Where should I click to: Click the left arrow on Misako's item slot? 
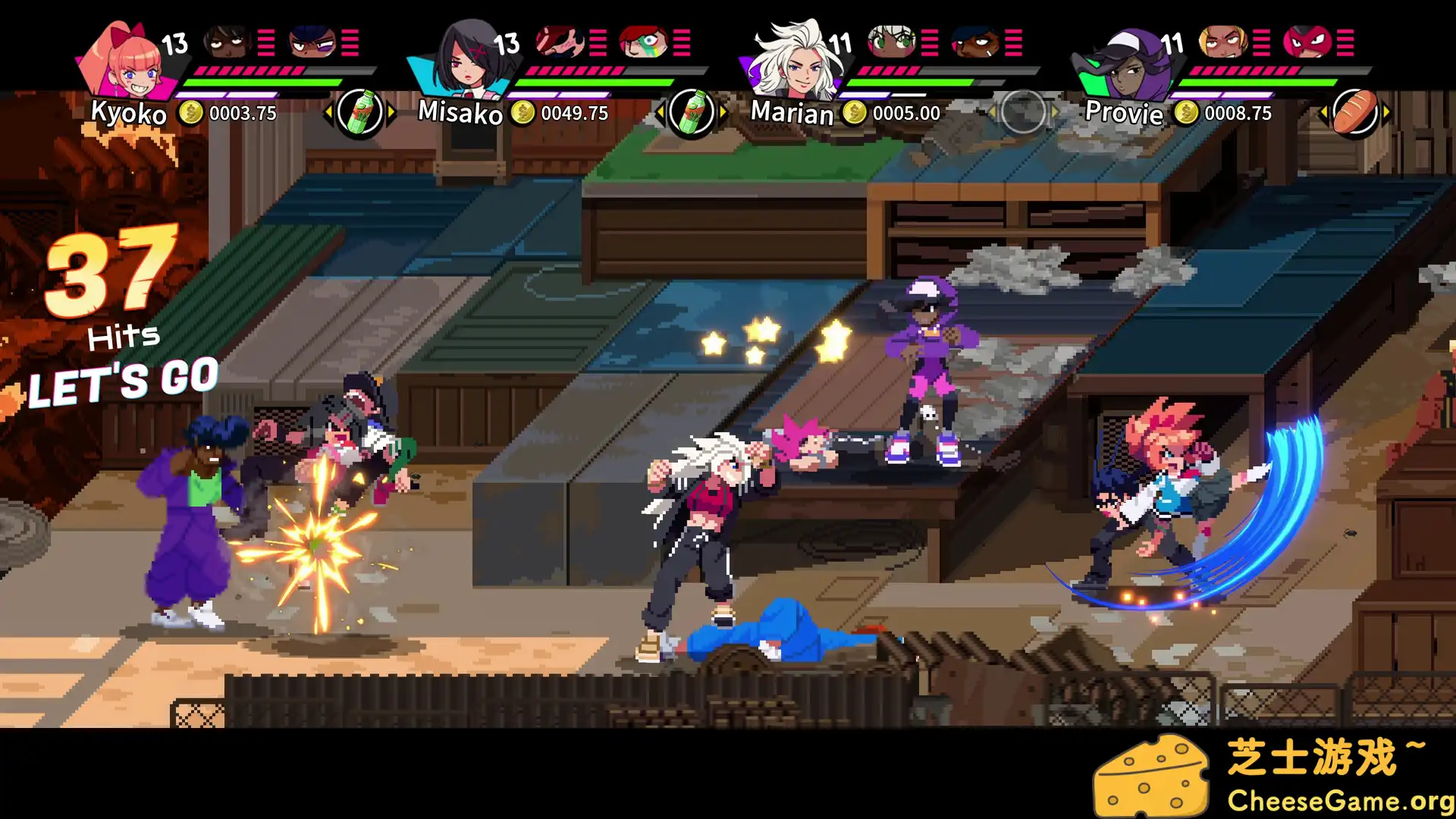coord(661,111)
